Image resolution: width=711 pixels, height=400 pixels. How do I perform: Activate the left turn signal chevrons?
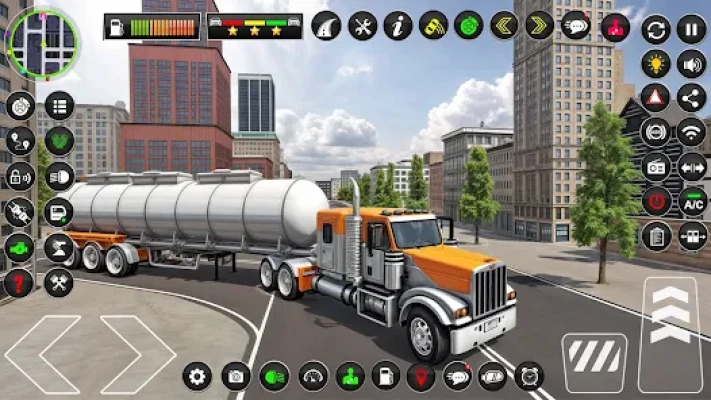point(503,25)
